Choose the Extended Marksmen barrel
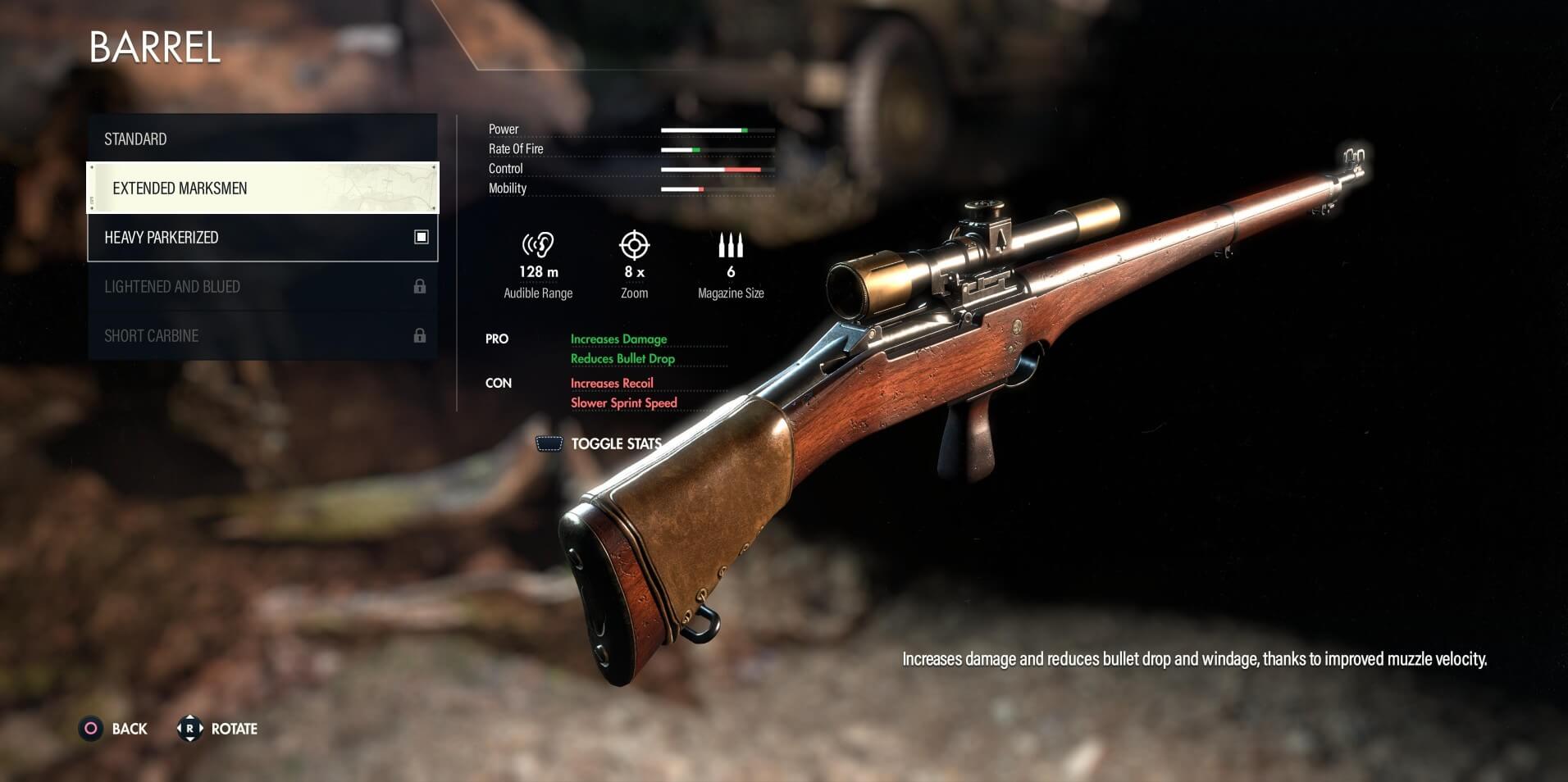Viewport: 1568px width, 782px height. 262,188
